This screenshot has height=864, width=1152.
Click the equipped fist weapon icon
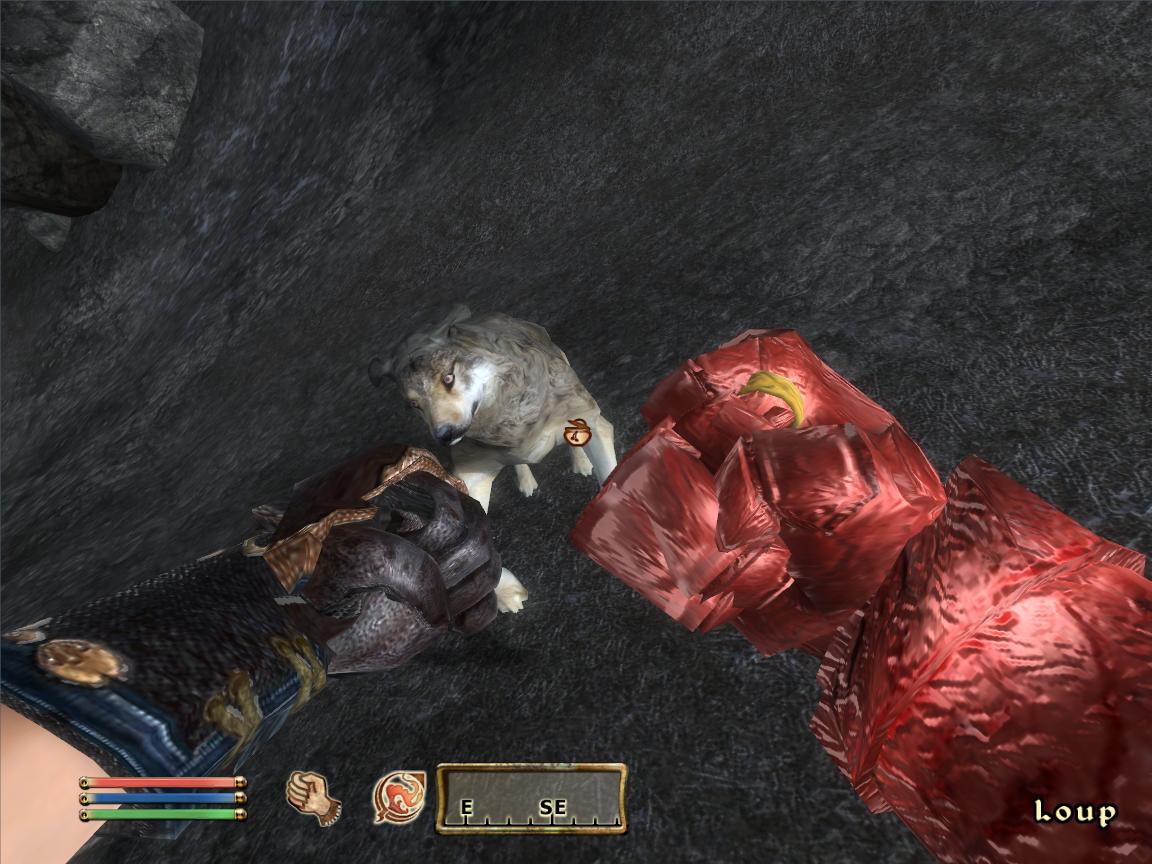tap(313, 797)
